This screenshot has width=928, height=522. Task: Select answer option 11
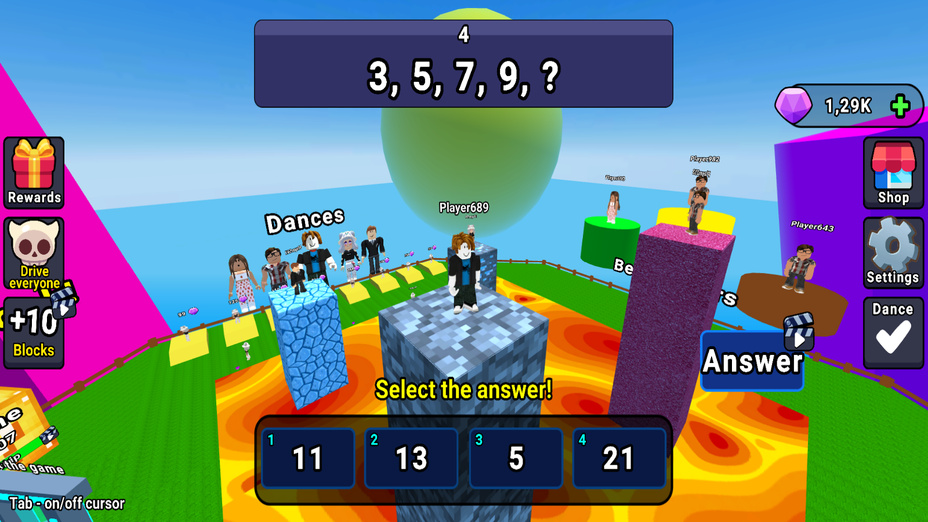coord(308,458)
